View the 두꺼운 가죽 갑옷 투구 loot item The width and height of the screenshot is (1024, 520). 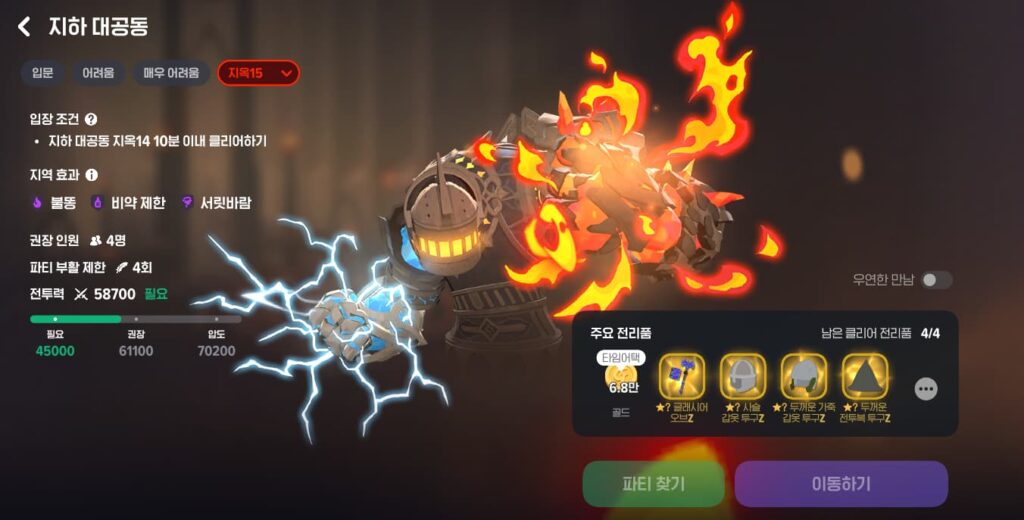pyautogui.click(x=804, y=377)
